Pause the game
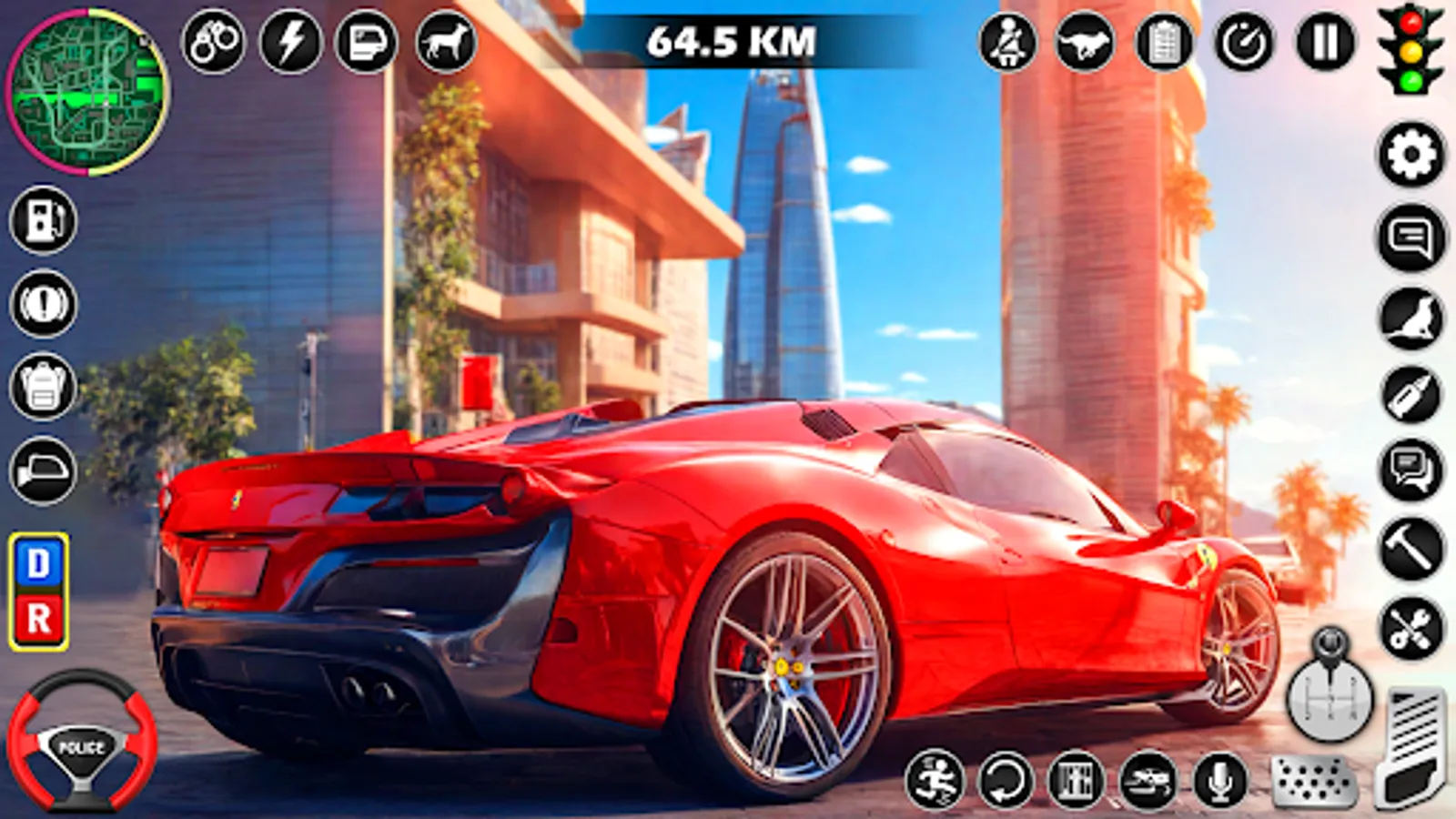The image size is (1456, 819). click(x=1317, y=40)
